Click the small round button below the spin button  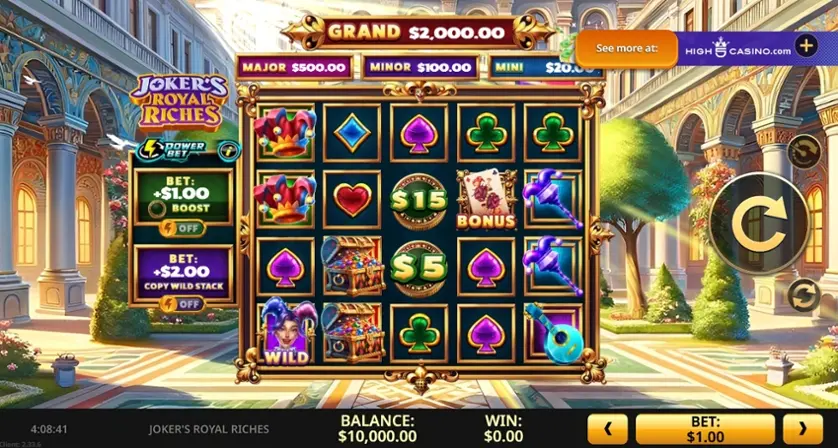pyautogui.click(x=803, y=294)
